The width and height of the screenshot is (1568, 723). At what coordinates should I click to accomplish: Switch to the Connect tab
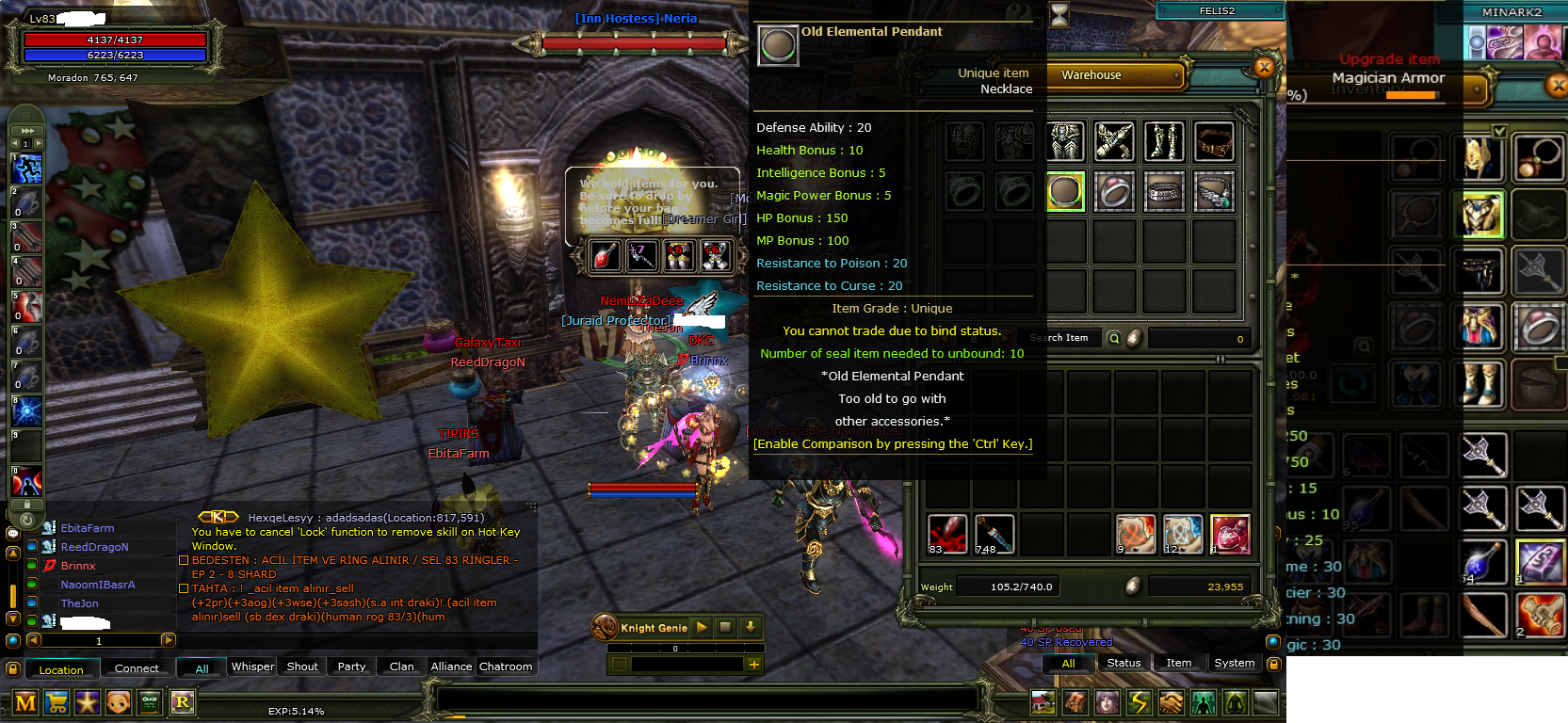(137, 668)
